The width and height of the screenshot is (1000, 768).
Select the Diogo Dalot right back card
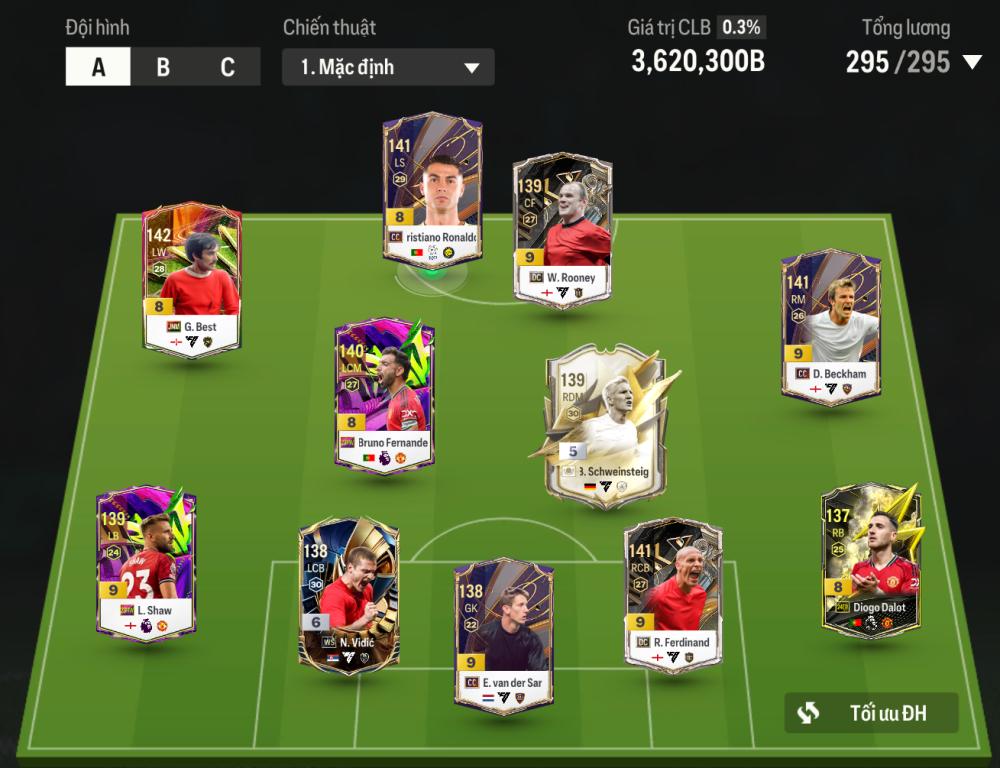(870, 560)
